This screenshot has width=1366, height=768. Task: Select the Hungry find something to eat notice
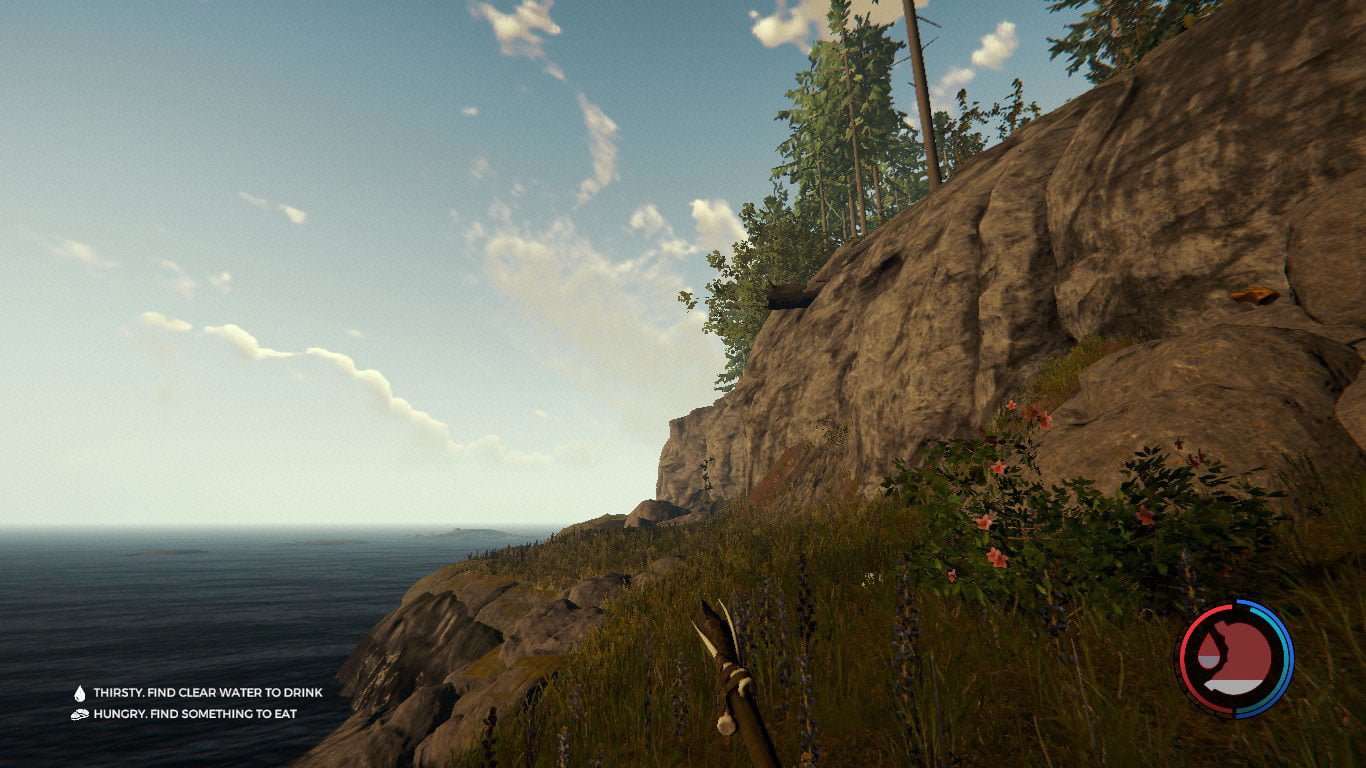tap(184, 714)
